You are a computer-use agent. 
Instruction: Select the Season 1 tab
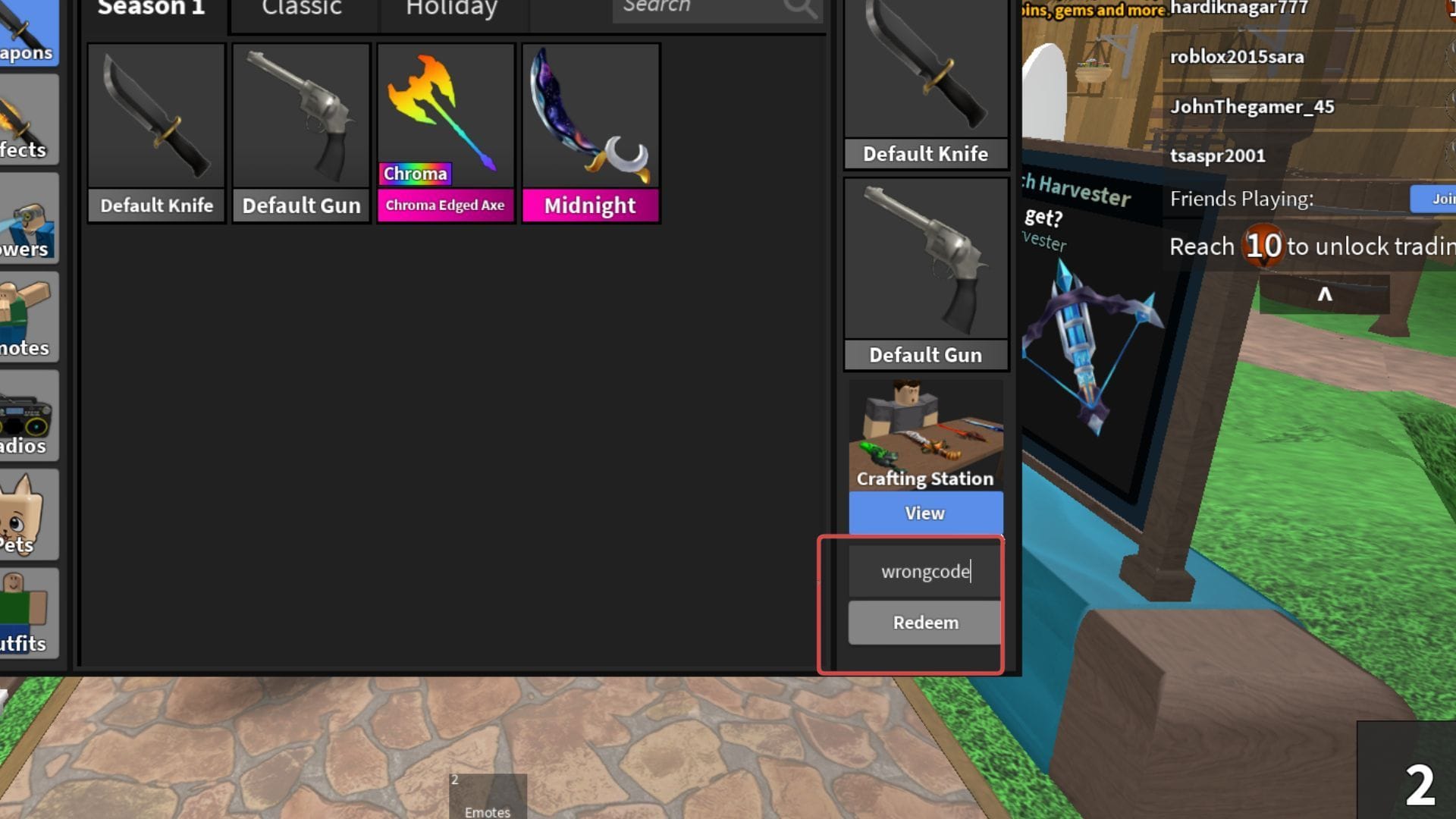coord(151,9)
